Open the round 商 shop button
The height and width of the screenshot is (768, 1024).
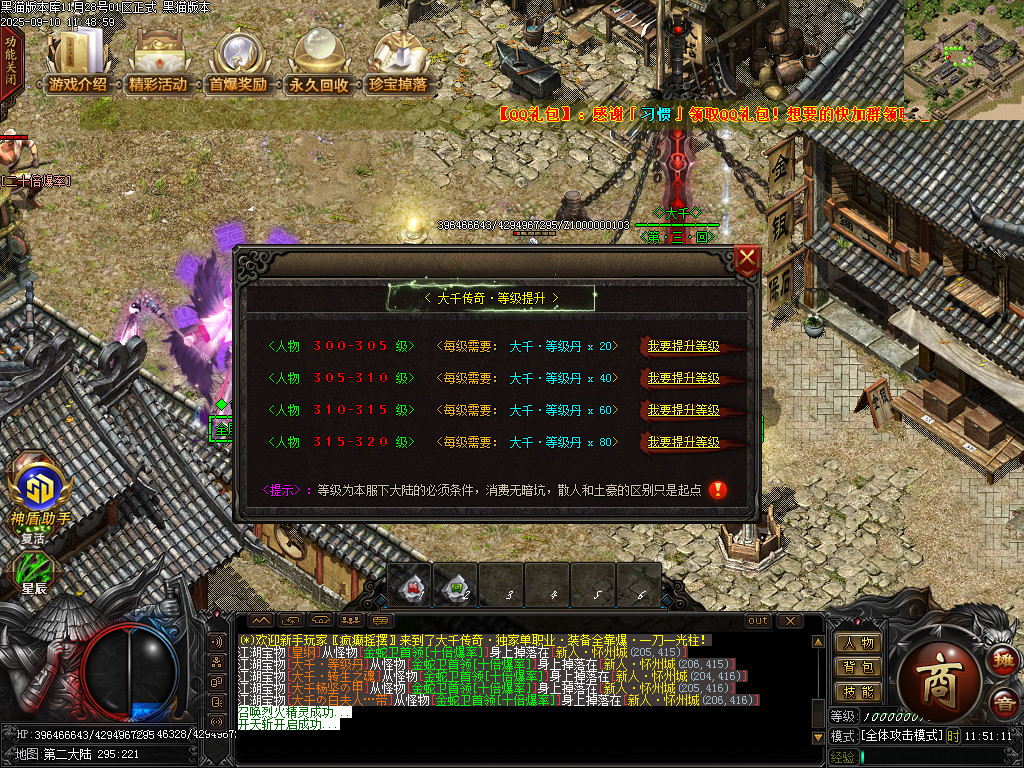(x=939, y=676)
